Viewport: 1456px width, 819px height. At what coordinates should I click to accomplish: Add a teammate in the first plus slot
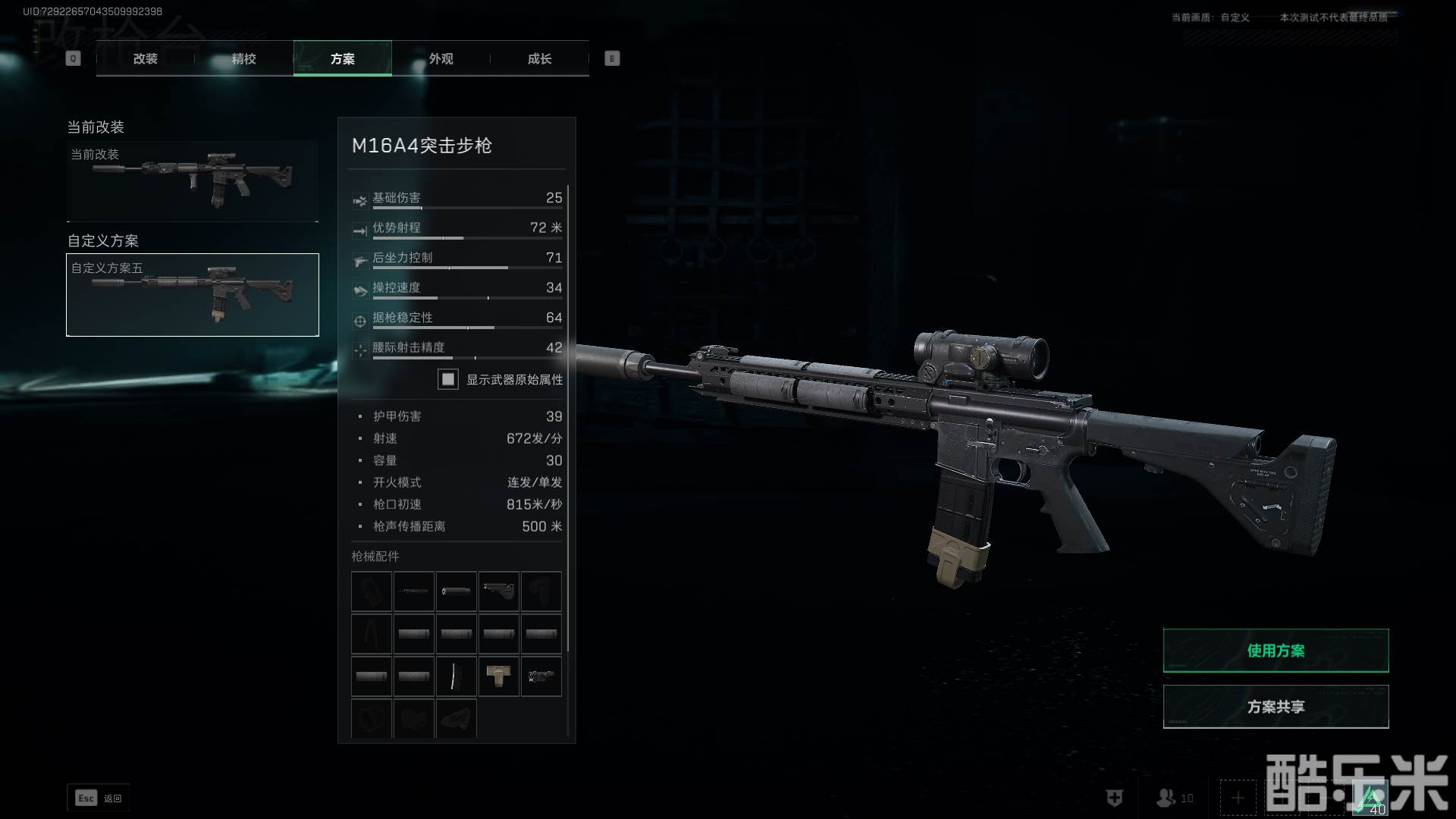point(1238,798)
